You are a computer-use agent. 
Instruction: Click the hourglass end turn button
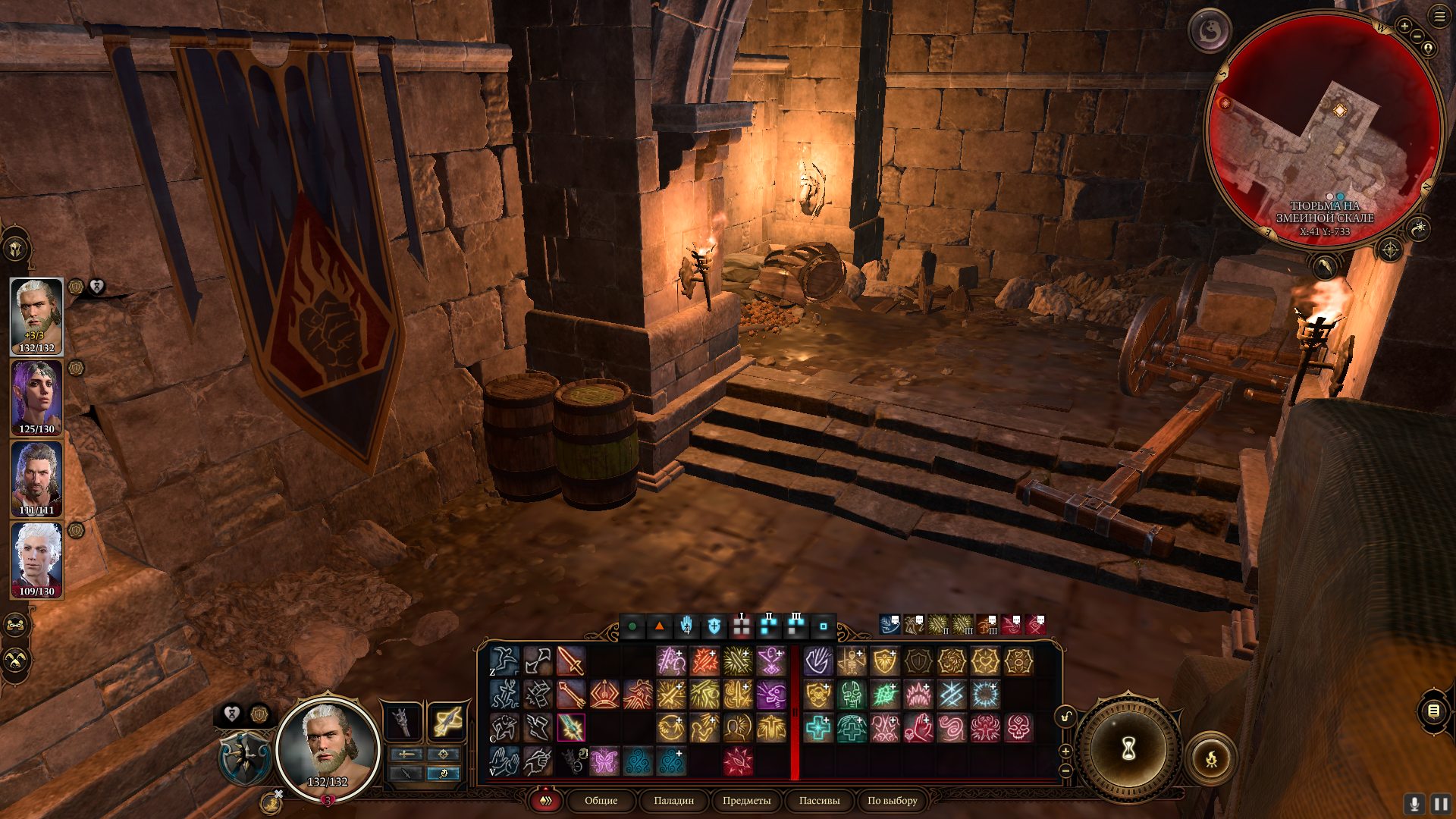pyautogui.click(x=1128, y=749)
